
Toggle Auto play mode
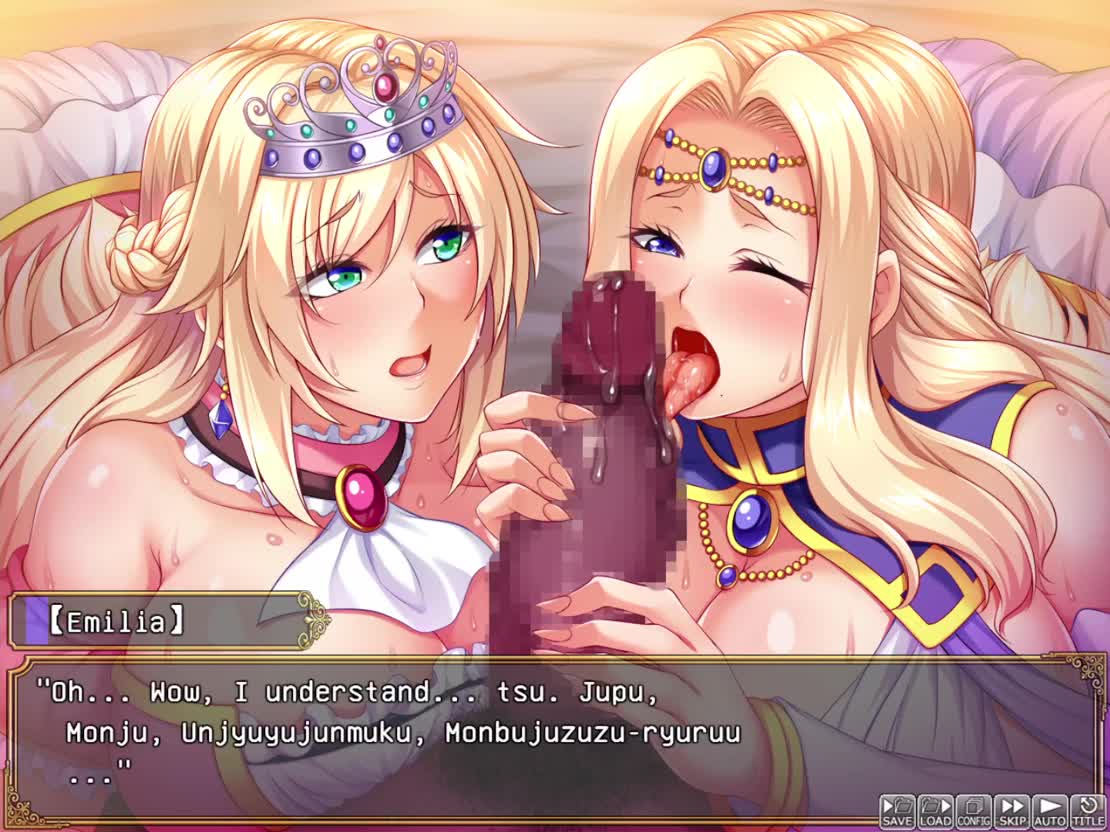point(1050,811)
